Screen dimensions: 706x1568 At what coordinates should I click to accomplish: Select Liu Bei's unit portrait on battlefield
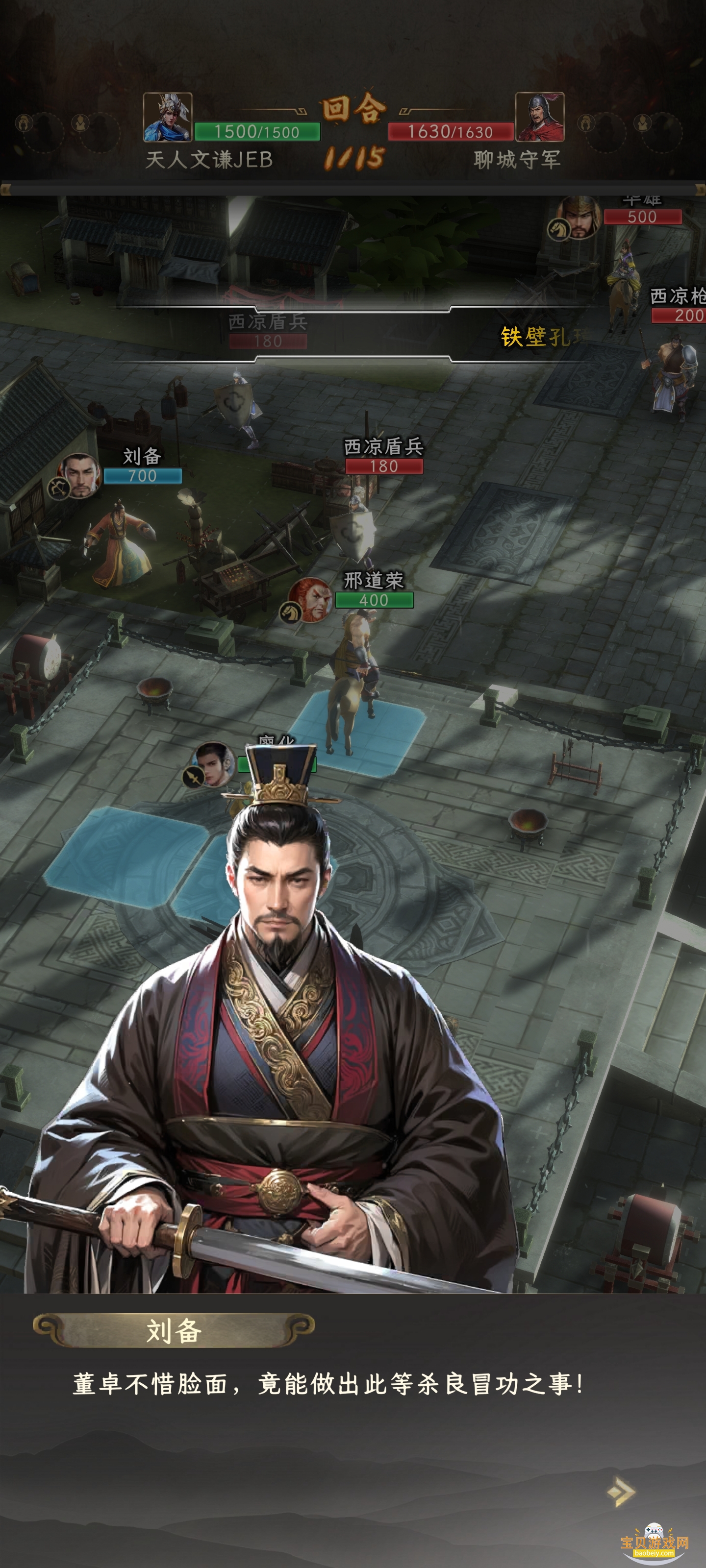[x=80, y=475]
